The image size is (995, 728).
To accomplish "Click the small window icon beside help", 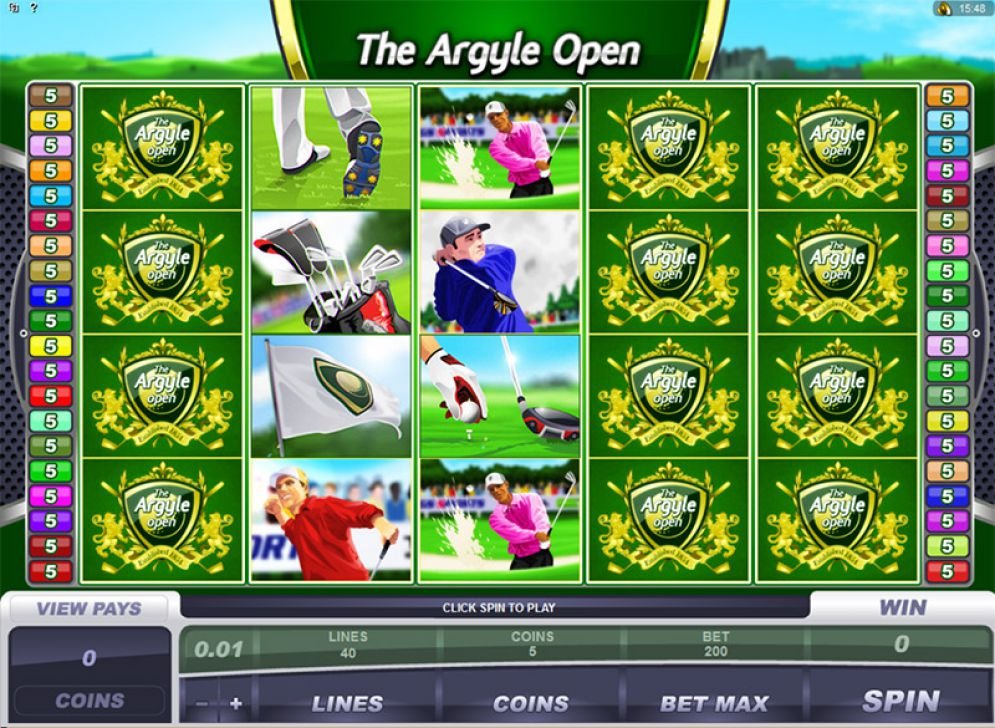I will (13, 7).
